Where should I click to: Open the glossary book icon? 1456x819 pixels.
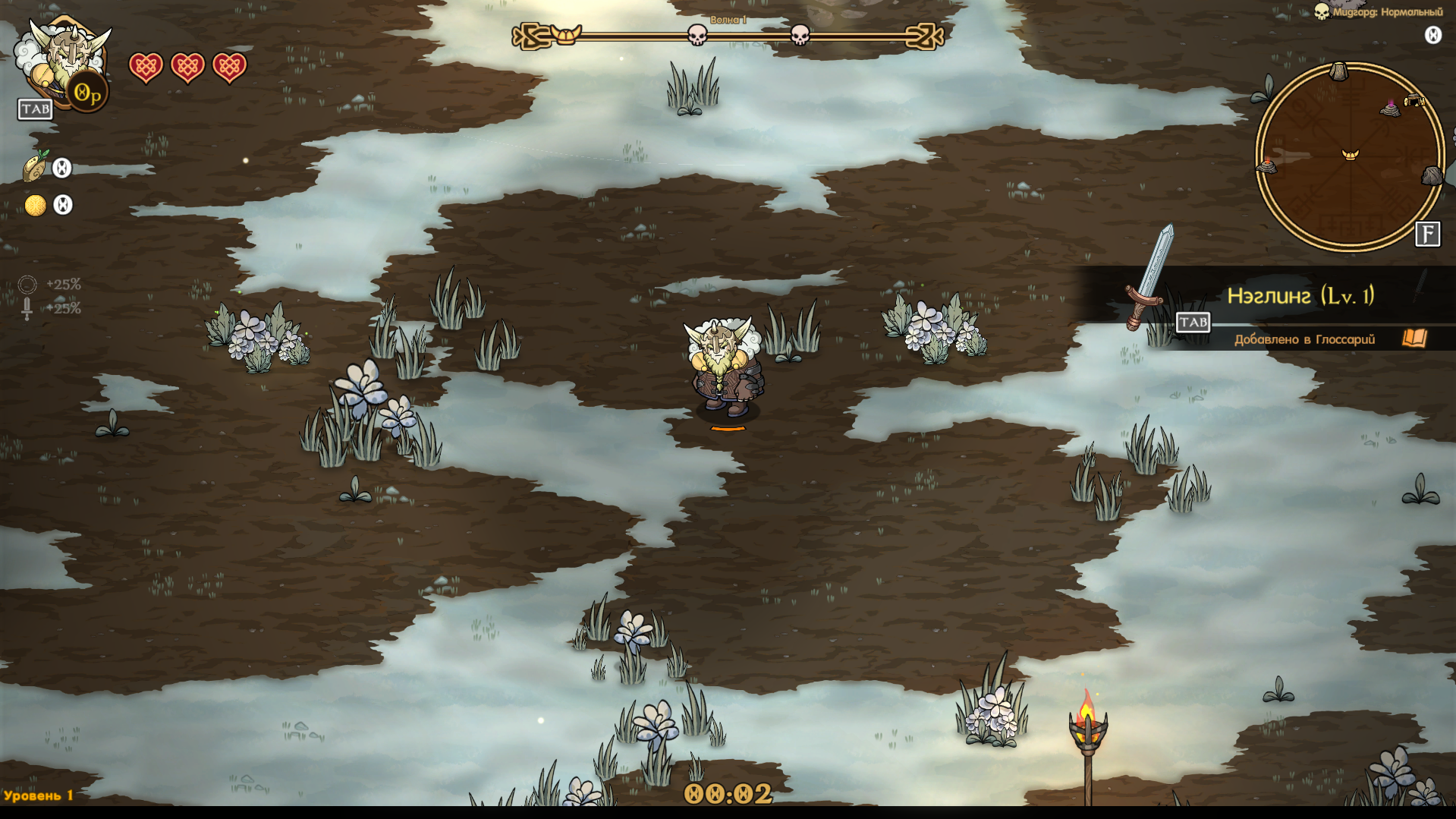(1414, 339)
